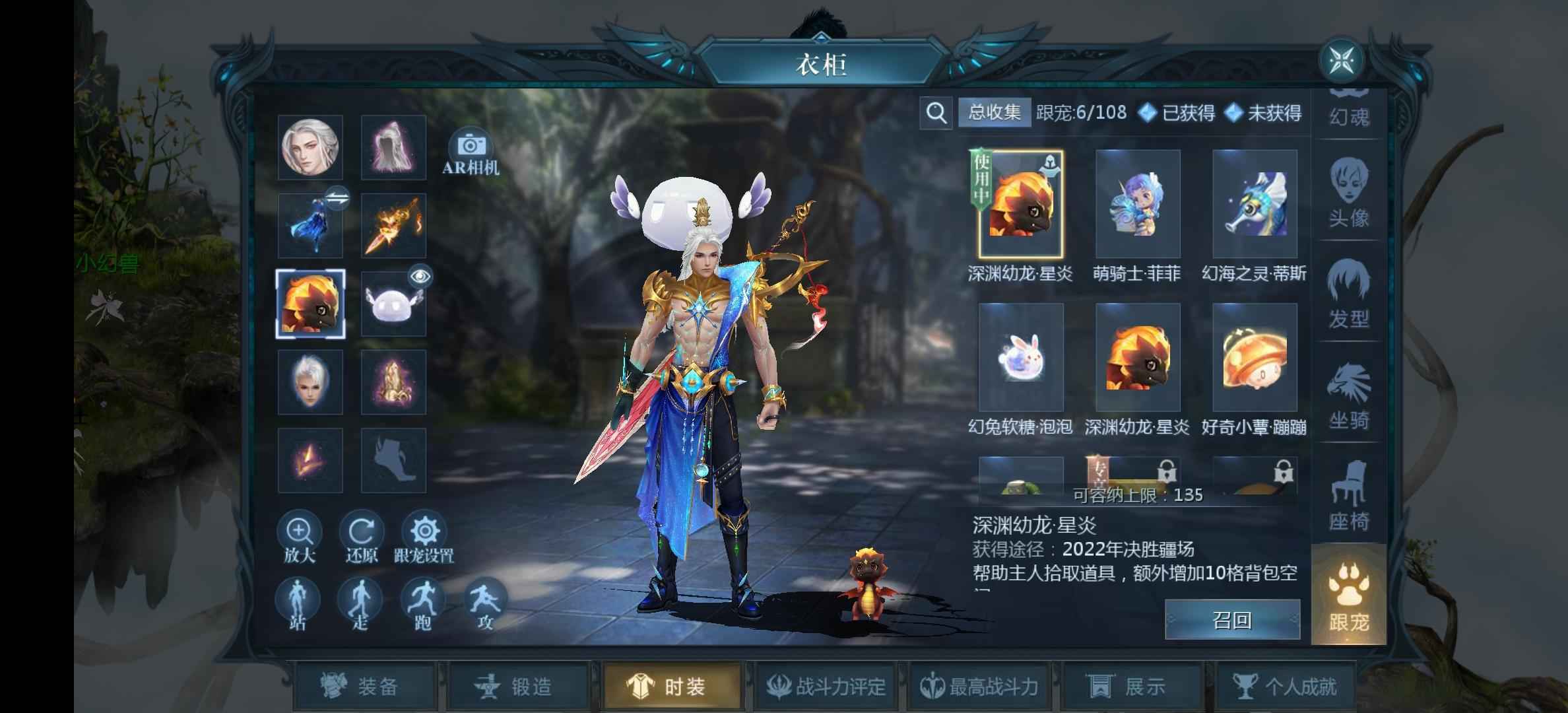1568x713 pixels.
Task: Pick the 好奇小蕈·蹦蹦 mushroom pet
Action: 1254,358
